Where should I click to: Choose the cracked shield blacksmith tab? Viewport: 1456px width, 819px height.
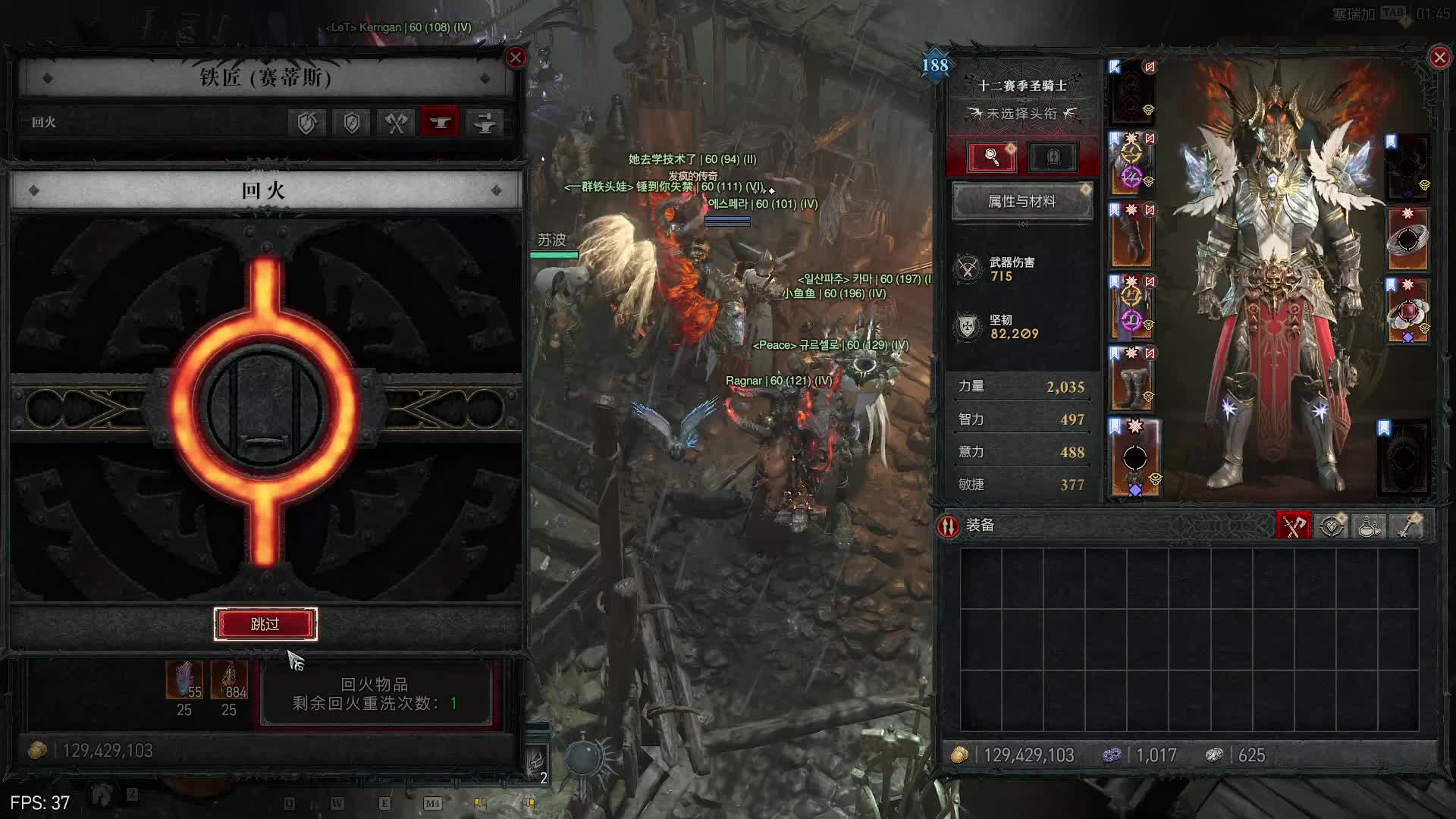click(351, 123)
